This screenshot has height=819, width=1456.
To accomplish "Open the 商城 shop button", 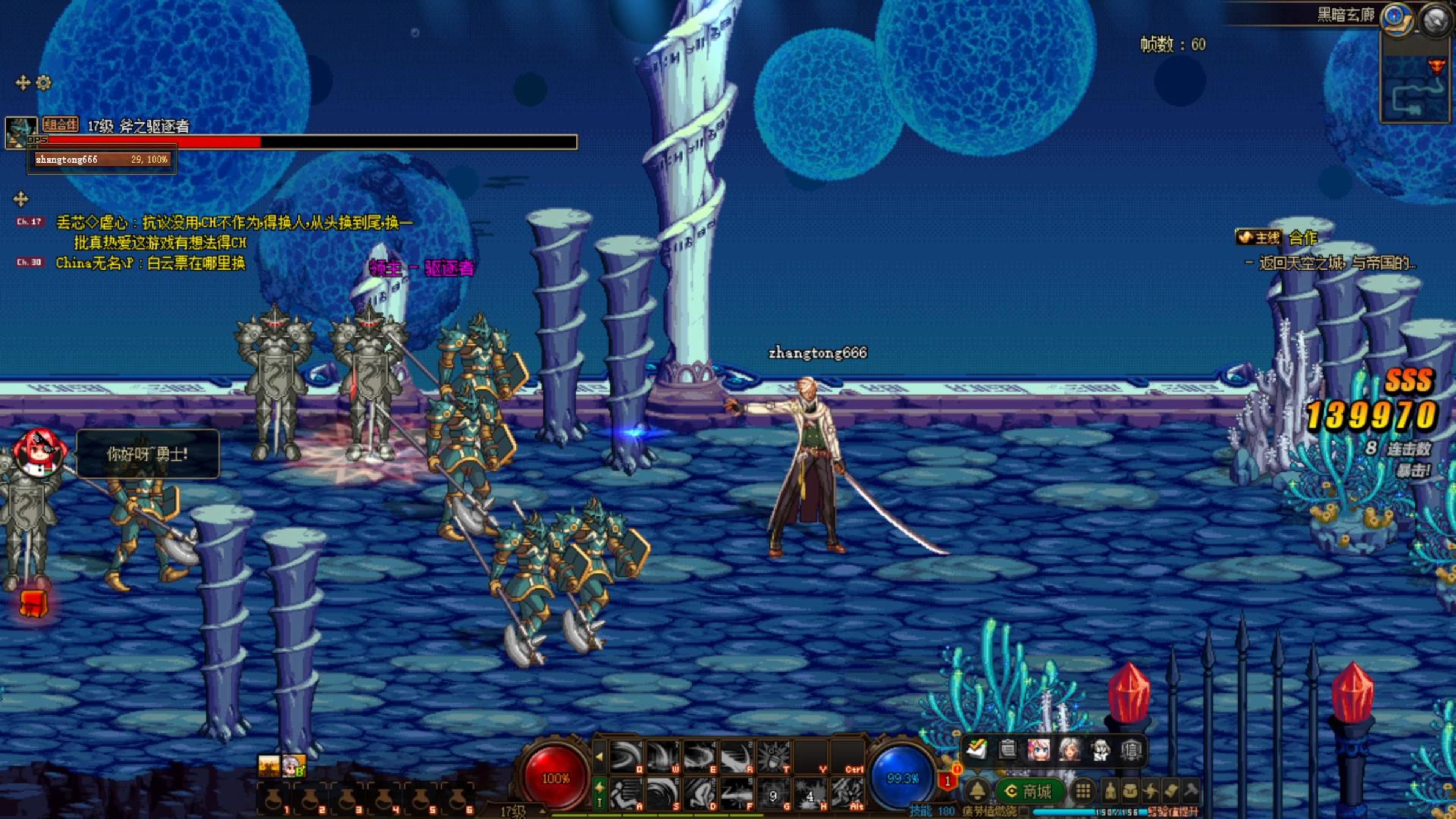I will pos(1031,791).
